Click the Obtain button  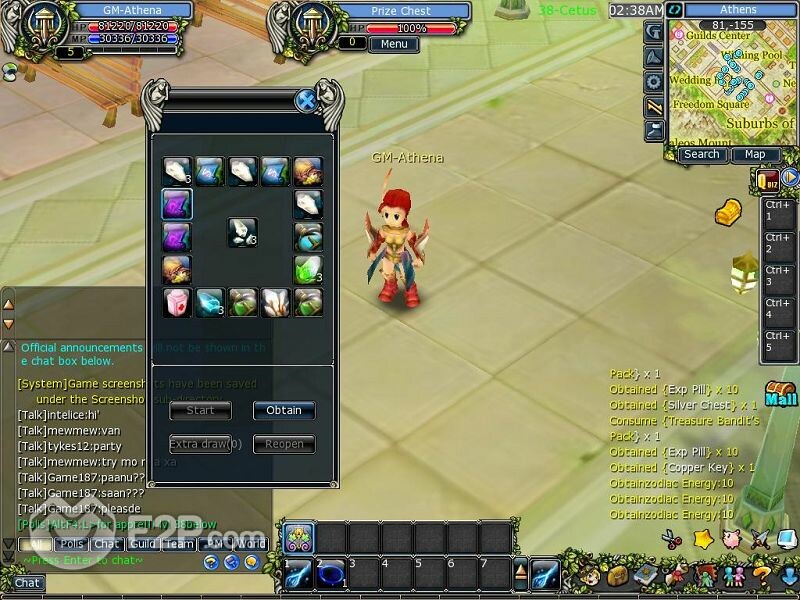pyautogui.click(x=284, y=410)
